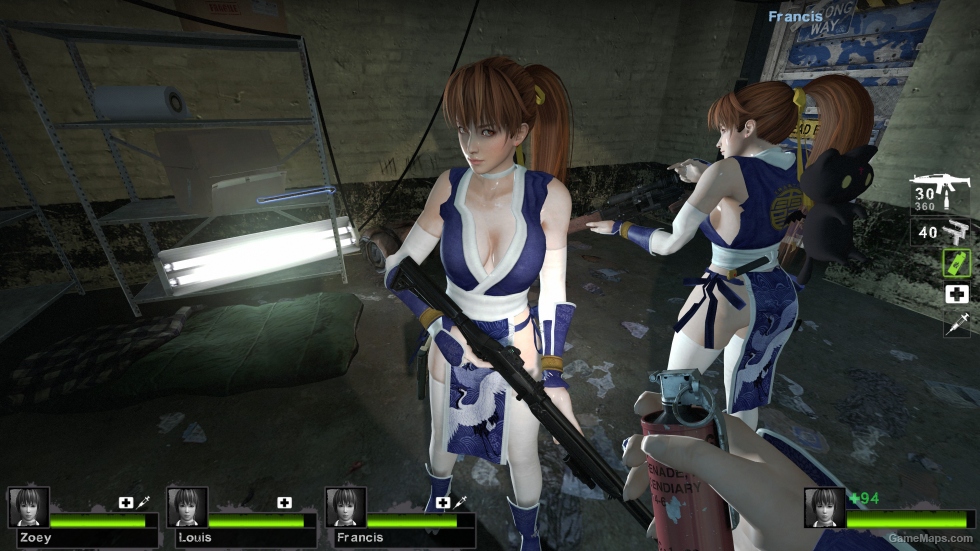The image size is (980, 551).
Task: Click Louis's teammate portrait
Action: (x=187, y=507)
